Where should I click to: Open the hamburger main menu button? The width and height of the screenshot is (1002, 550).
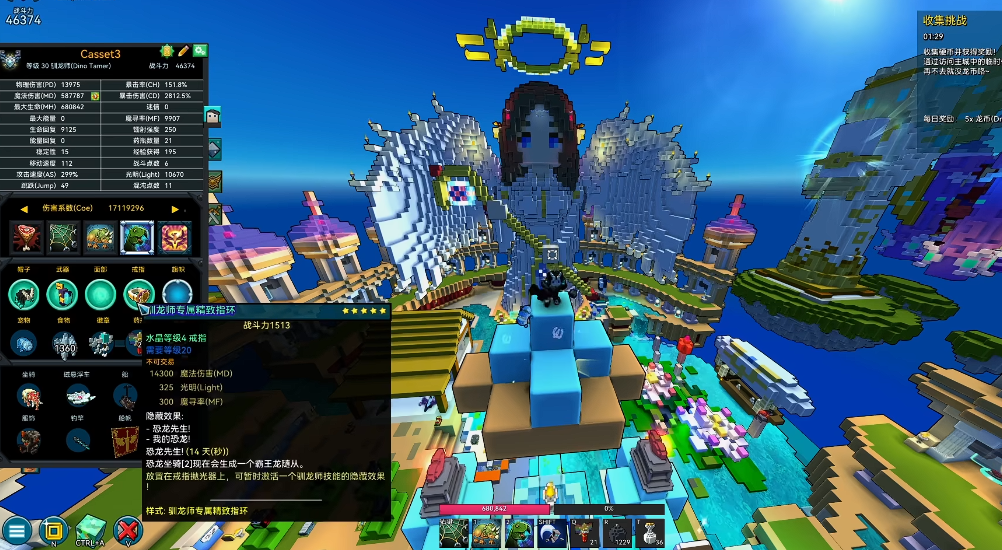point(16,531)
